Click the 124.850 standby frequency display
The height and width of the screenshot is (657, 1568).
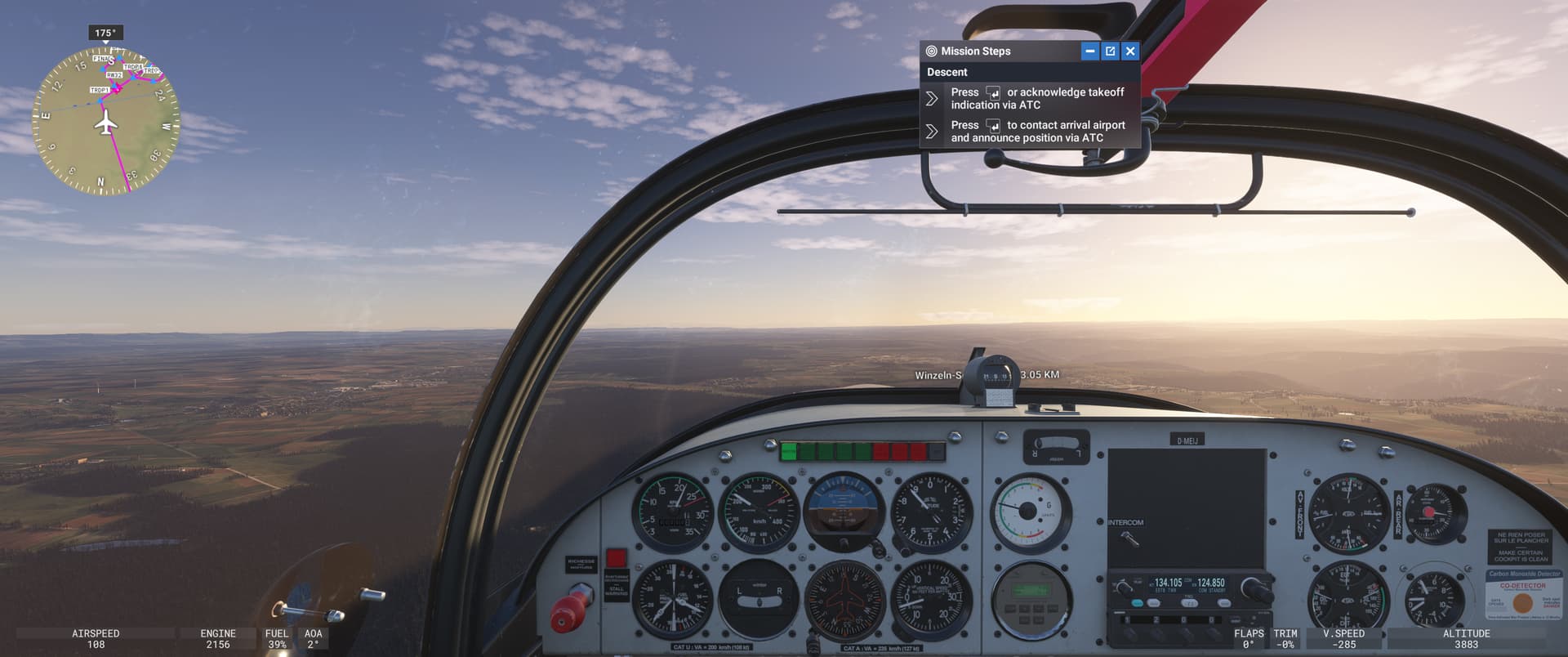point(1212,582)
